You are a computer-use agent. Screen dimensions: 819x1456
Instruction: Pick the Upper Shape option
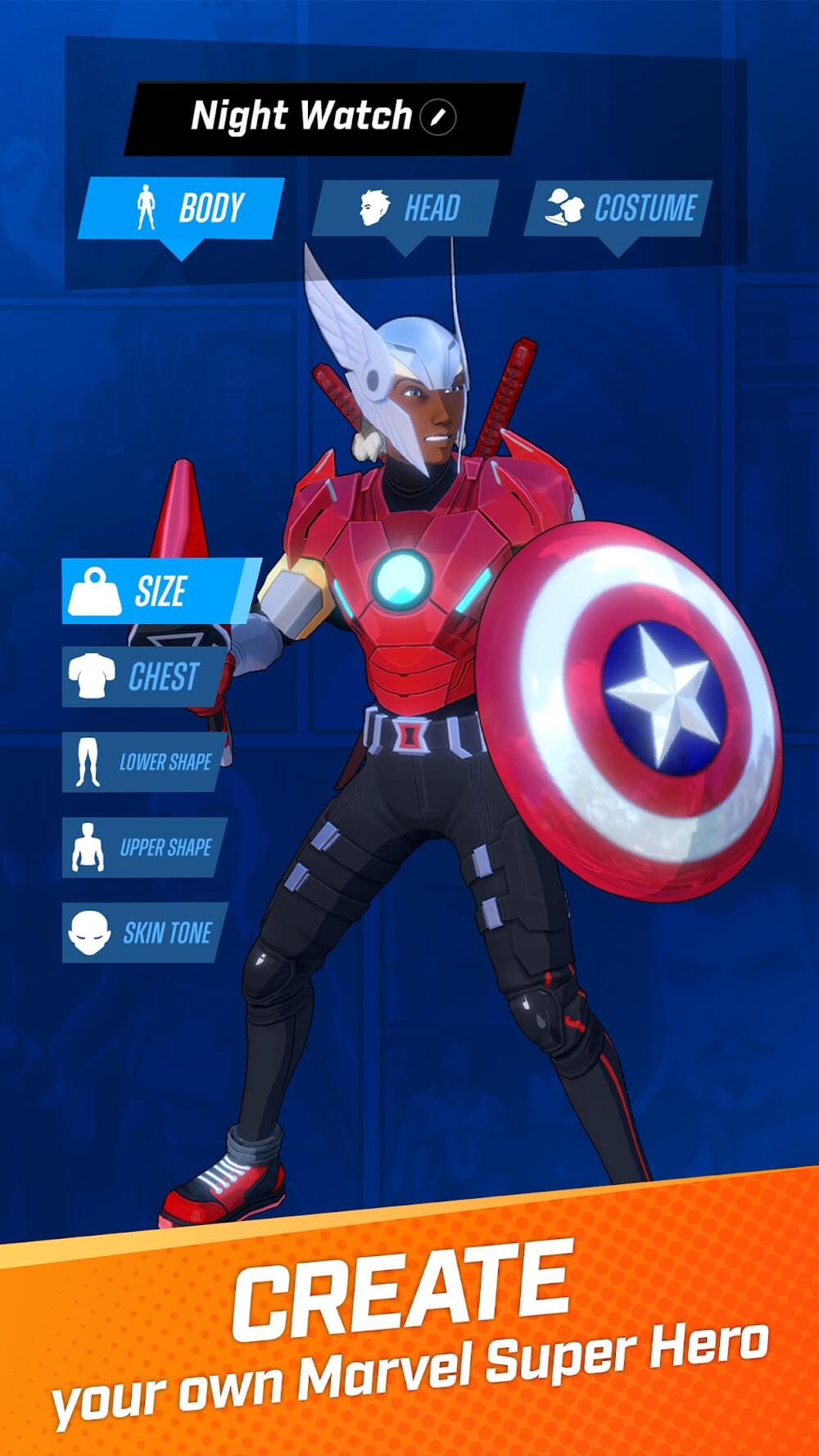pyautogui.click(x=144, y=848)
